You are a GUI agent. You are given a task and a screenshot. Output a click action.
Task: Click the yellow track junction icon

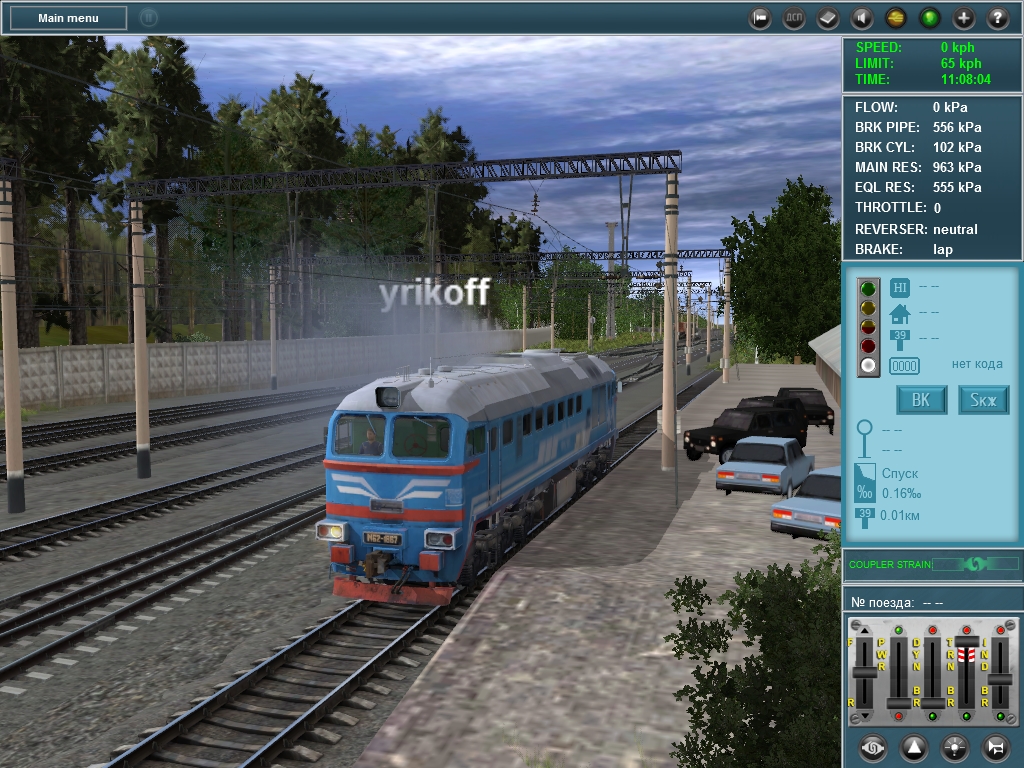pyautogui.click(x=896, y=18)
